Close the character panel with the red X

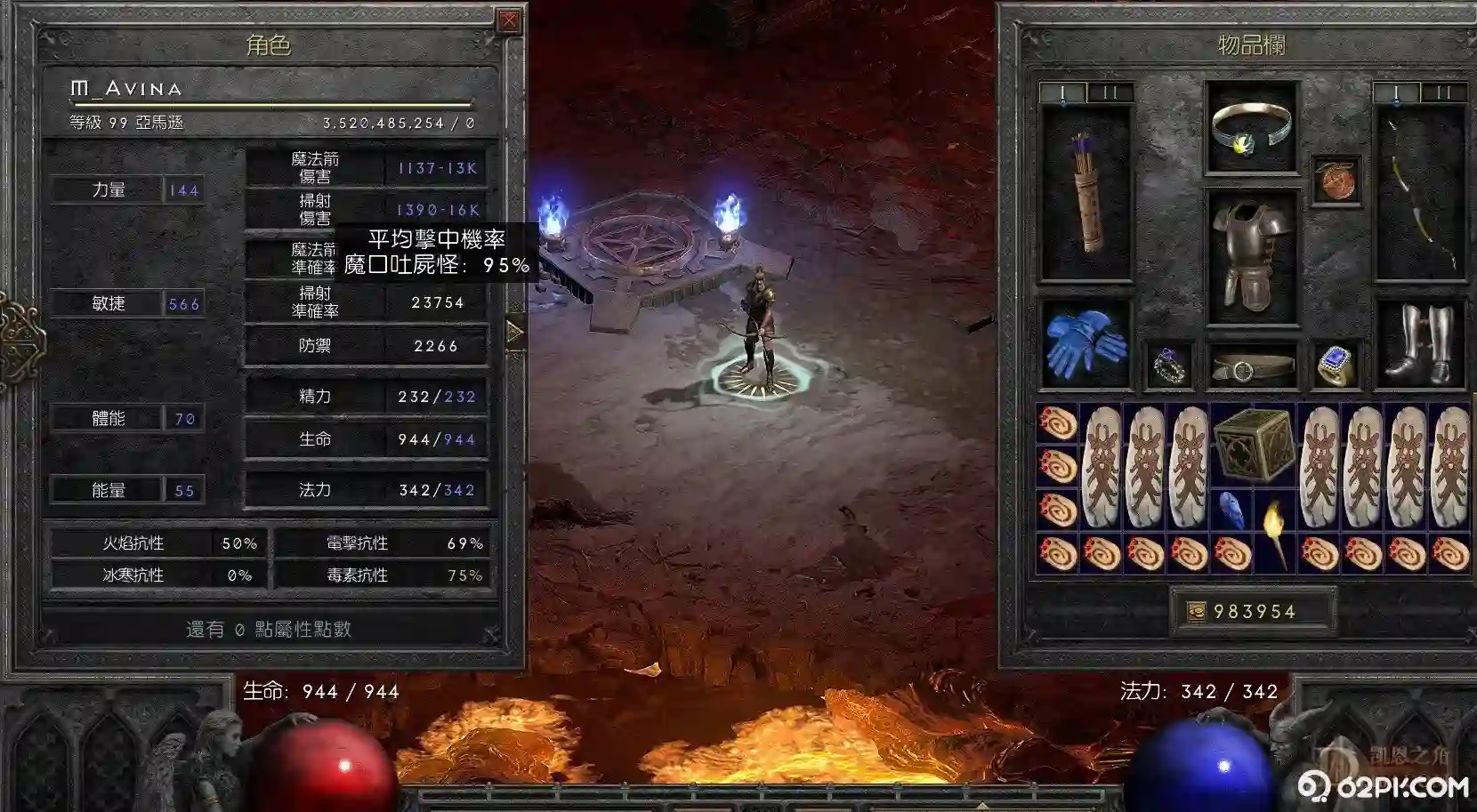click(509, 20)
